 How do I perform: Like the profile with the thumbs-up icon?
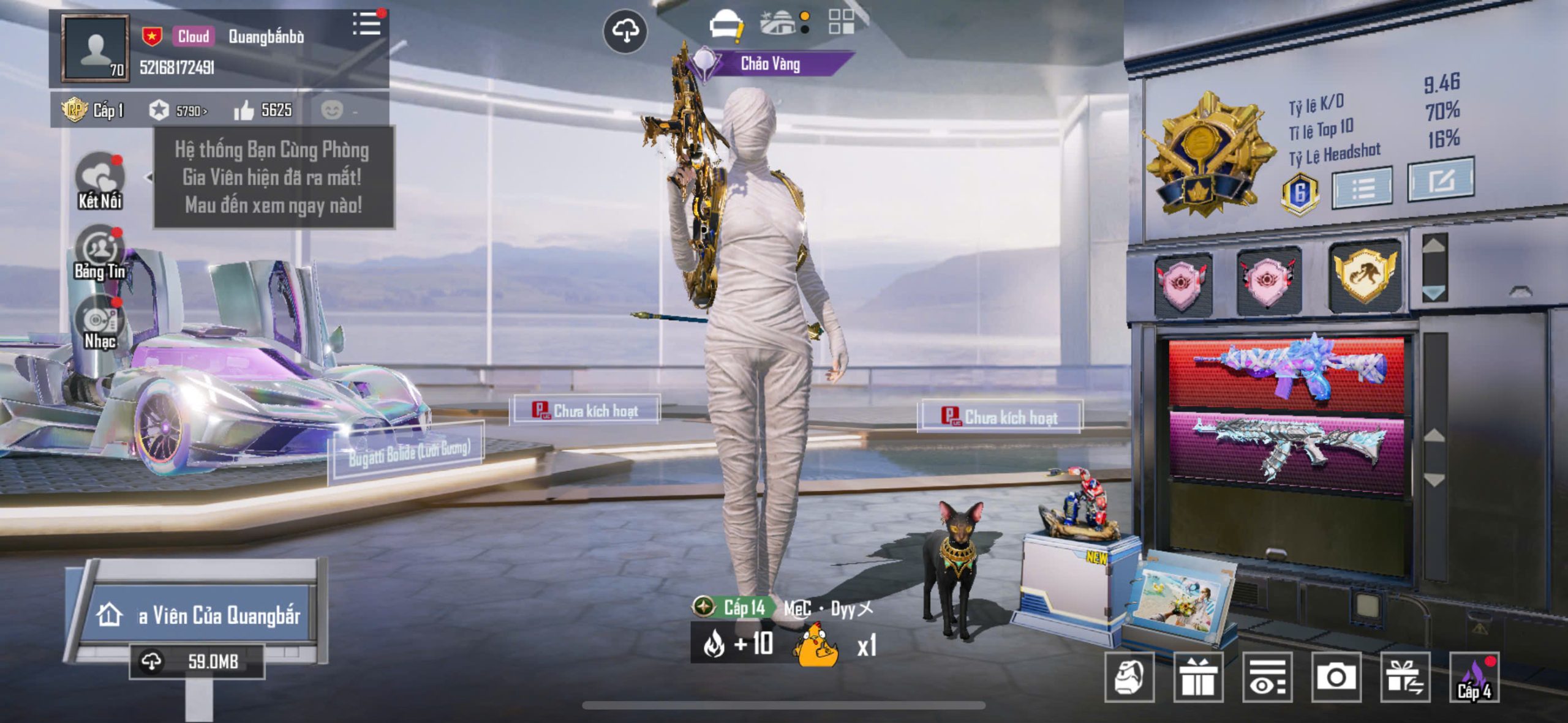pos(244,110)
